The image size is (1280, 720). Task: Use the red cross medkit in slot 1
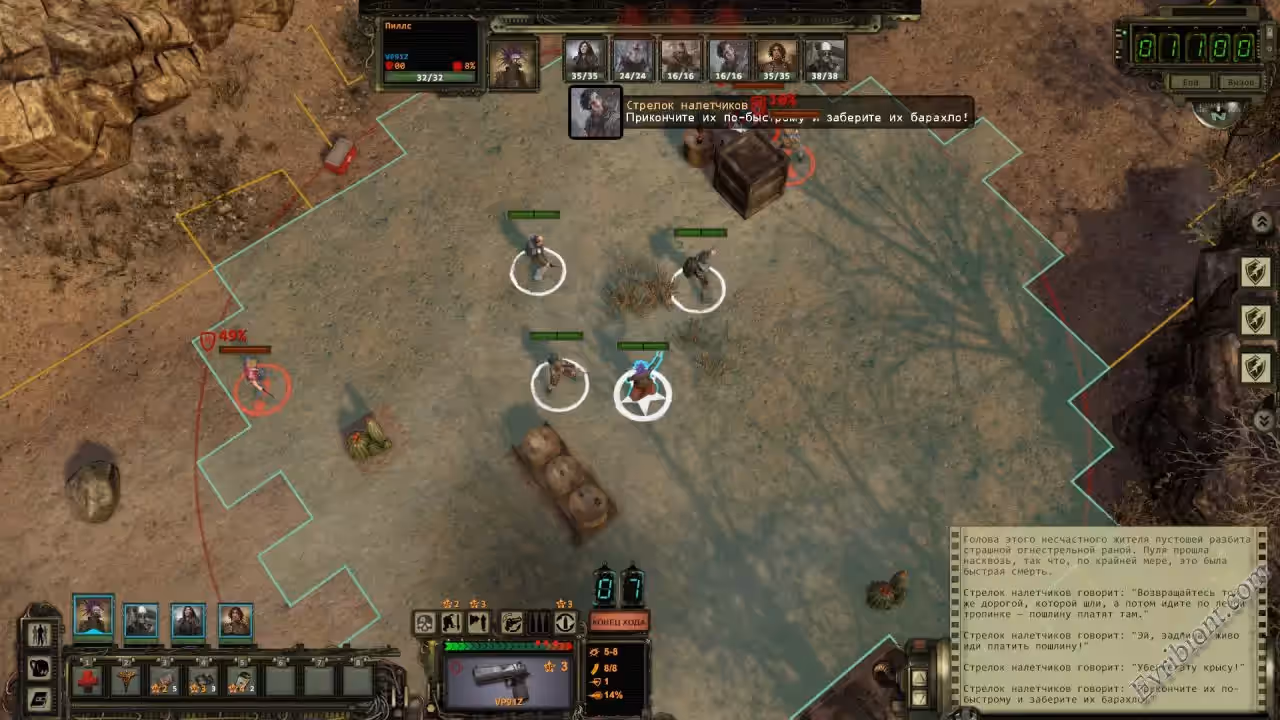coord(88,681)
